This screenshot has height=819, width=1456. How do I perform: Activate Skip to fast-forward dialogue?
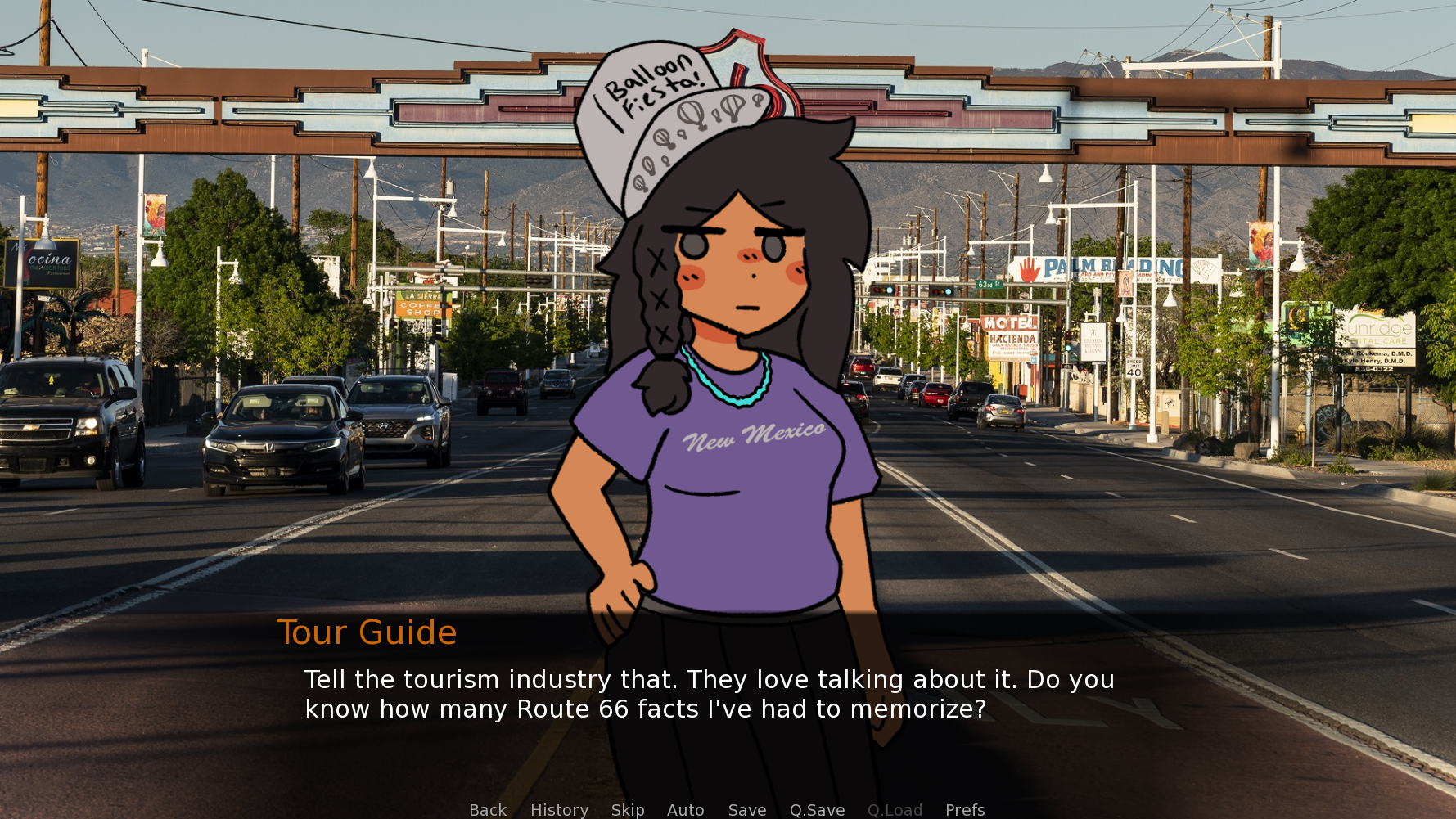click(x=628, y=809)
